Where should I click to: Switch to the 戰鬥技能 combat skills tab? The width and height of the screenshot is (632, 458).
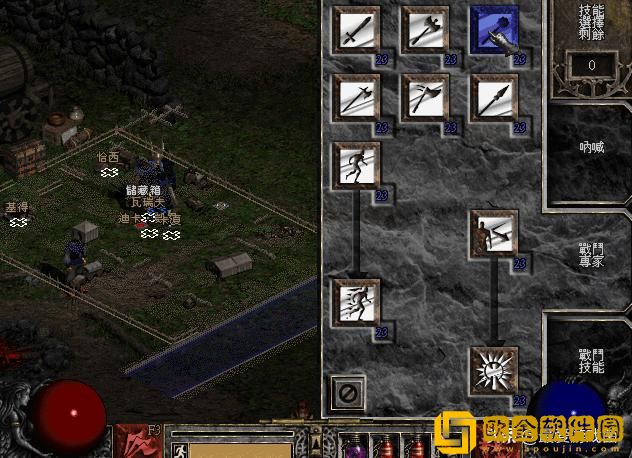pyautogui.click(x=592, y=361)
